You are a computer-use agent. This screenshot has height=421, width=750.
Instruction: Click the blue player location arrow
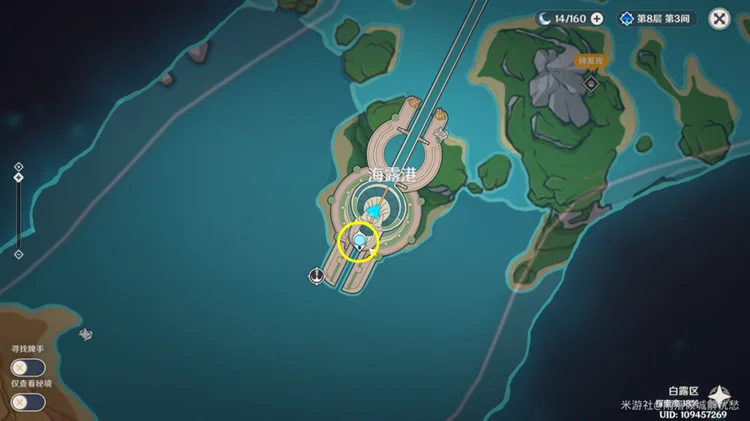click(x=373, y=212)
